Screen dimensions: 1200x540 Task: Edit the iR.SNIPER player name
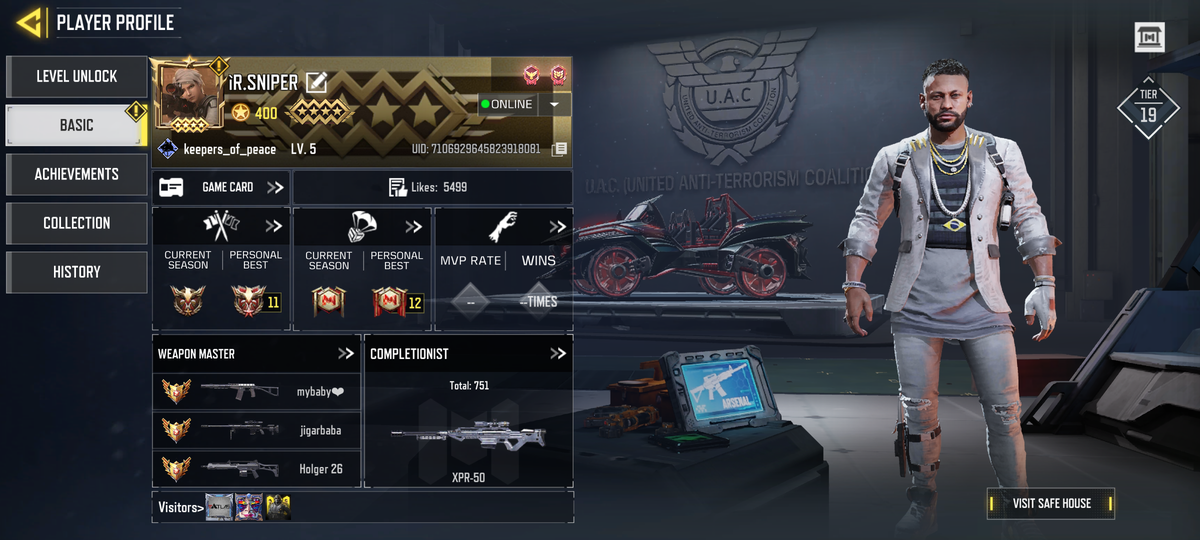click(x=316, y=83)
